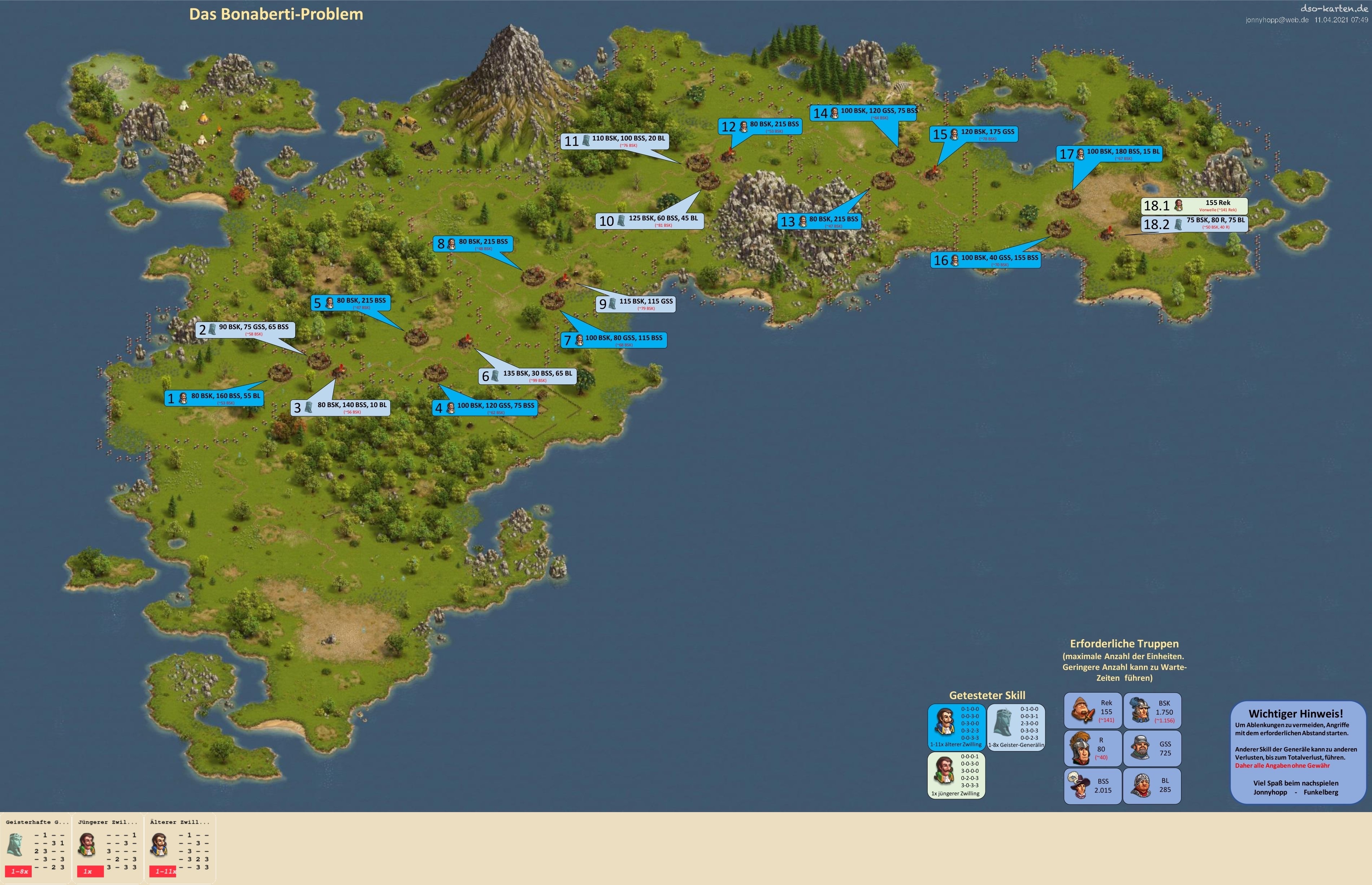This screenshot has width=1372, height=885.
Task: Select the Rek 155 troop tile
Action: pyautogui.click(x=1092, y=711)
